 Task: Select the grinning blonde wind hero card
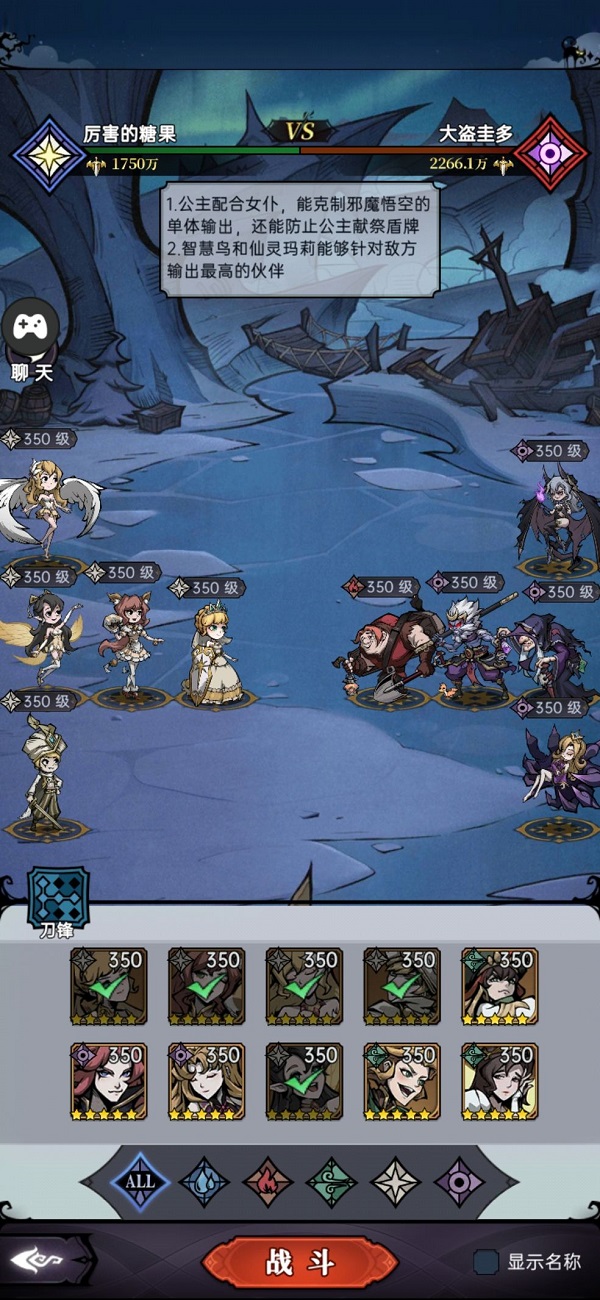click(402, 1081)
